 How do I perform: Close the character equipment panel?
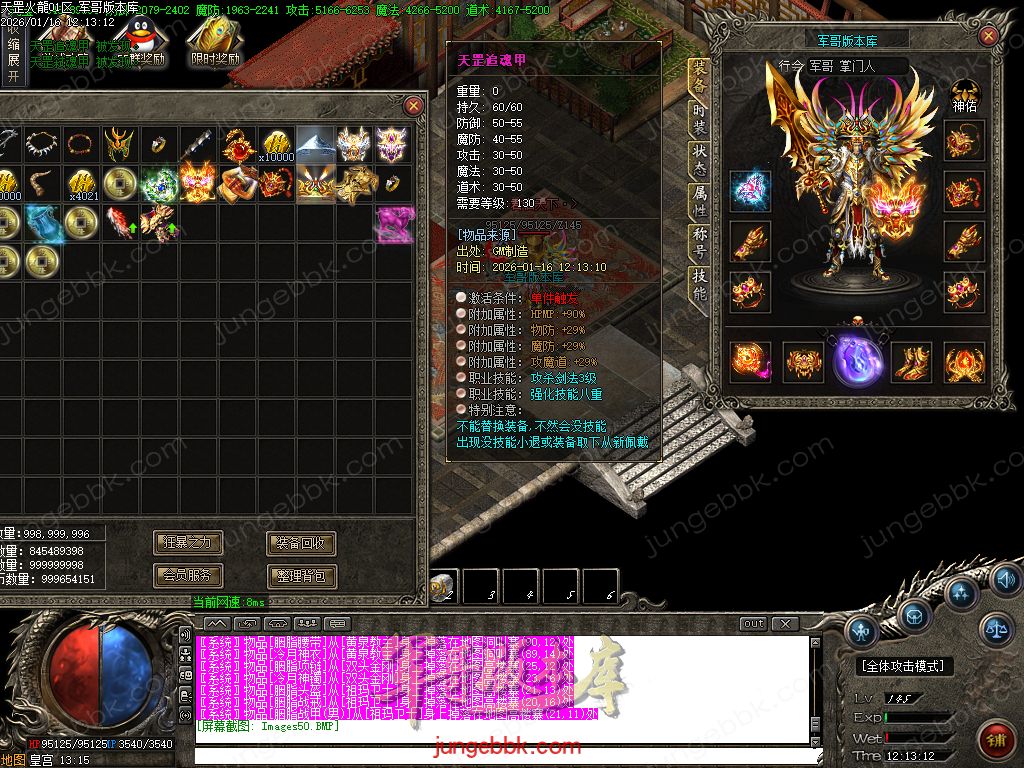(989, 37)
